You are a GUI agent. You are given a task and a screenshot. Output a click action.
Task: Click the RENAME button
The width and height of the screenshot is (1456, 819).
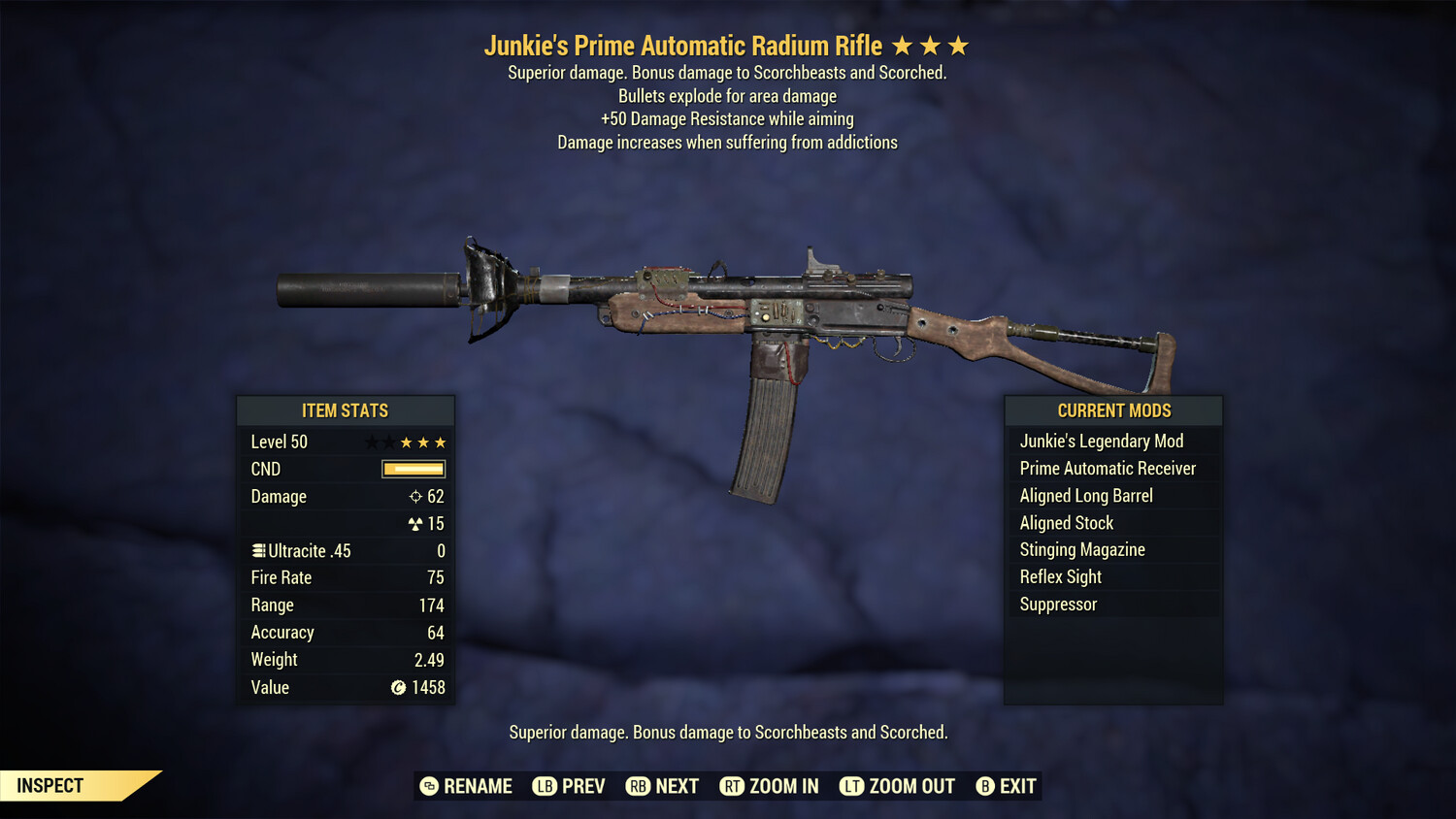click(x=478, y=786)
